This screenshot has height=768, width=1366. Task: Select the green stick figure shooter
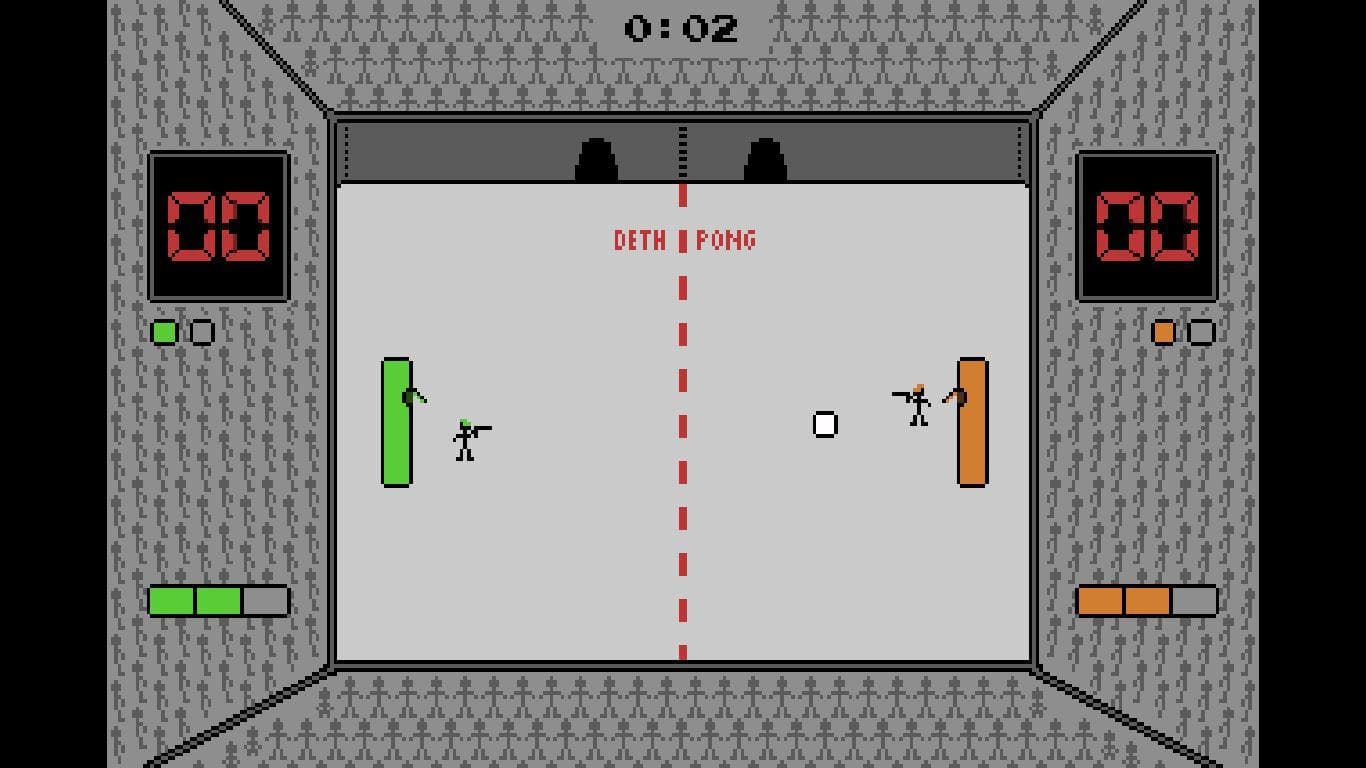(x=465, y=437)
